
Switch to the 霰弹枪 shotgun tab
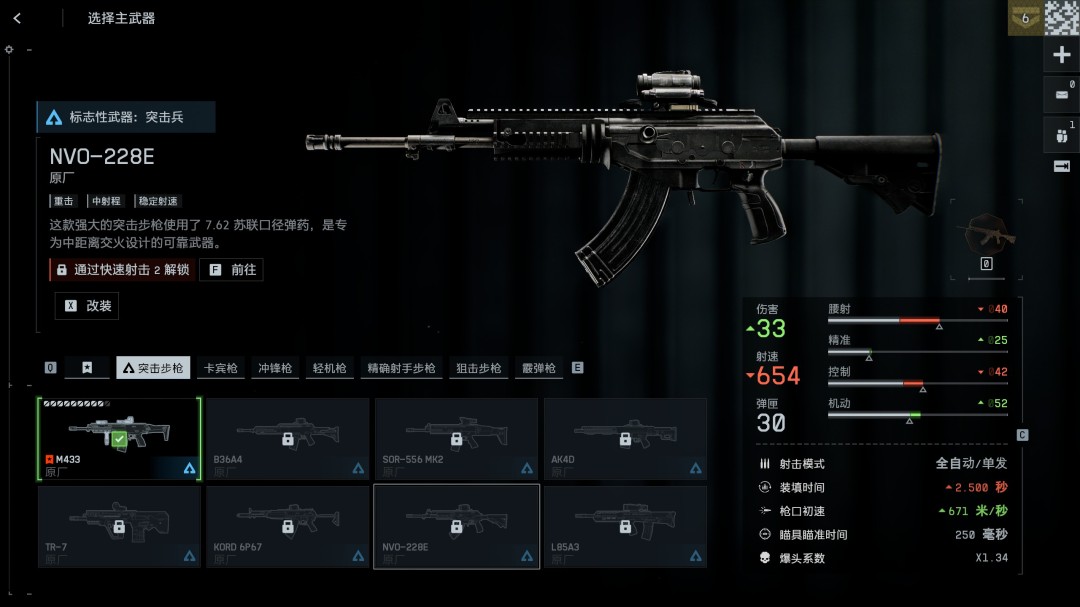538,368
